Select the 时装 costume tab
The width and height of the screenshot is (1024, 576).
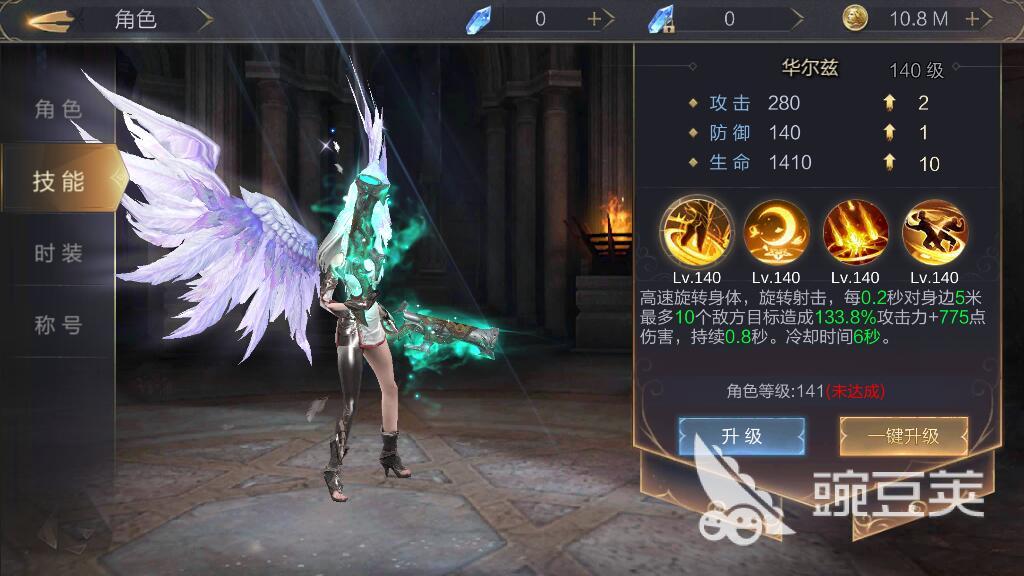click(x=58, y=253)
